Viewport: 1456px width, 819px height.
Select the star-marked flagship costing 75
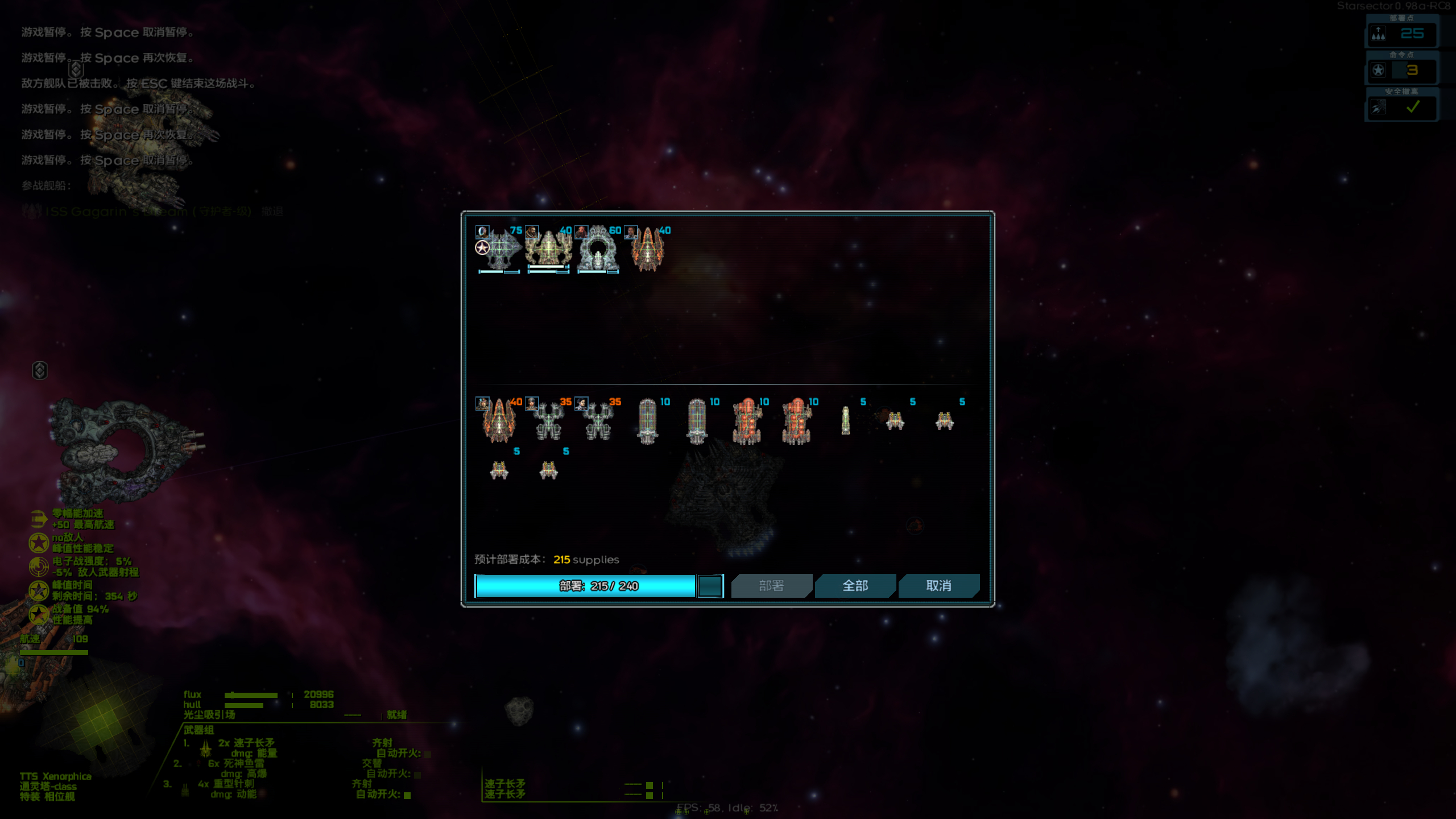coord(499,250)
